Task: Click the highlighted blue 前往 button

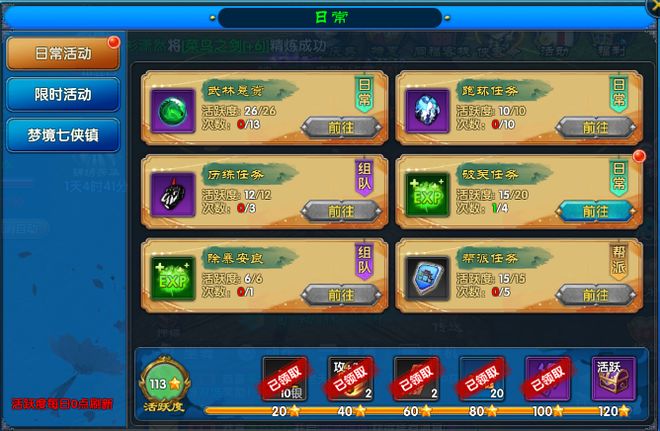Action: click(x=595, y=211)
